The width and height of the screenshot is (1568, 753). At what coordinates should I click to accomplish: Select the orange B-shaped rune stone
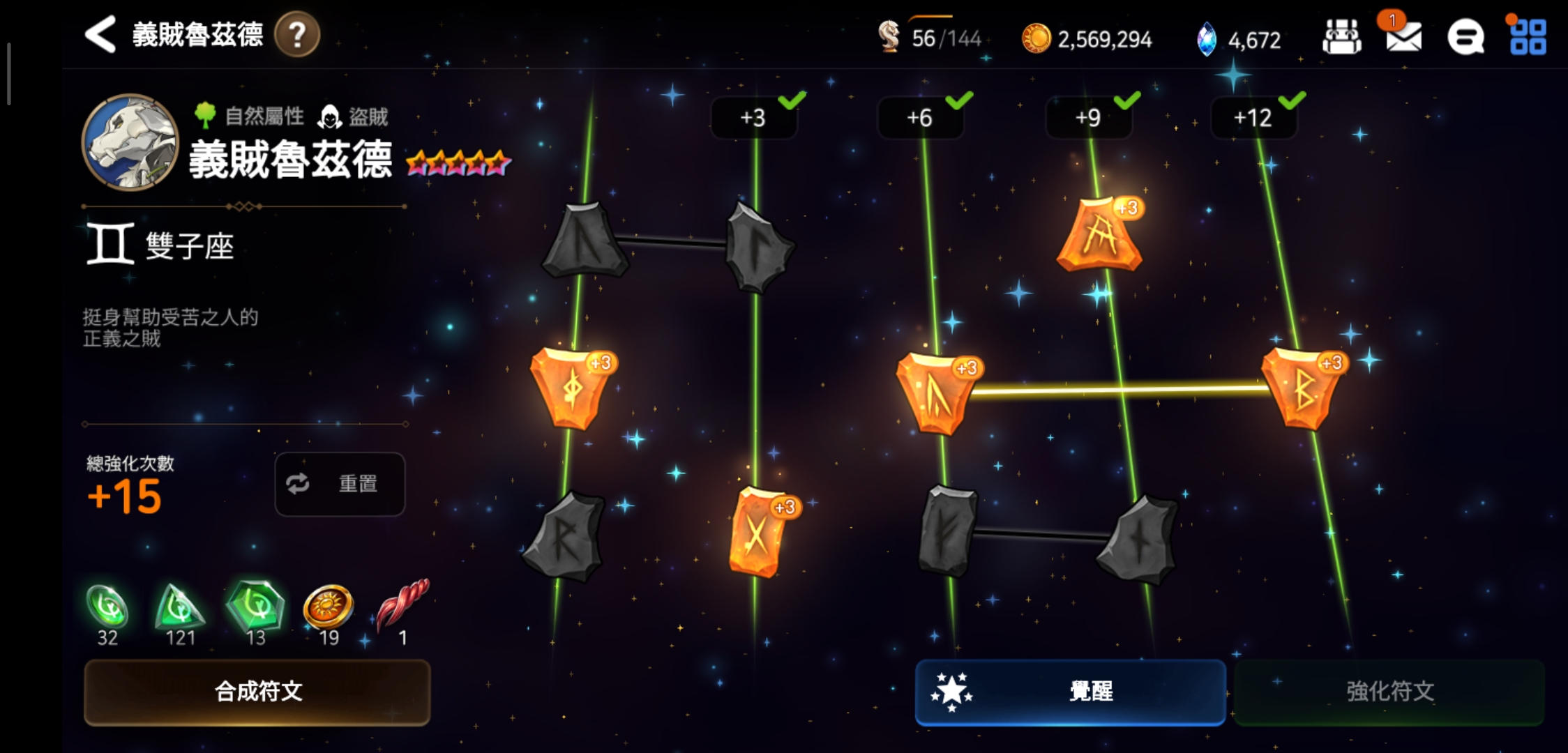point(1302,389)
